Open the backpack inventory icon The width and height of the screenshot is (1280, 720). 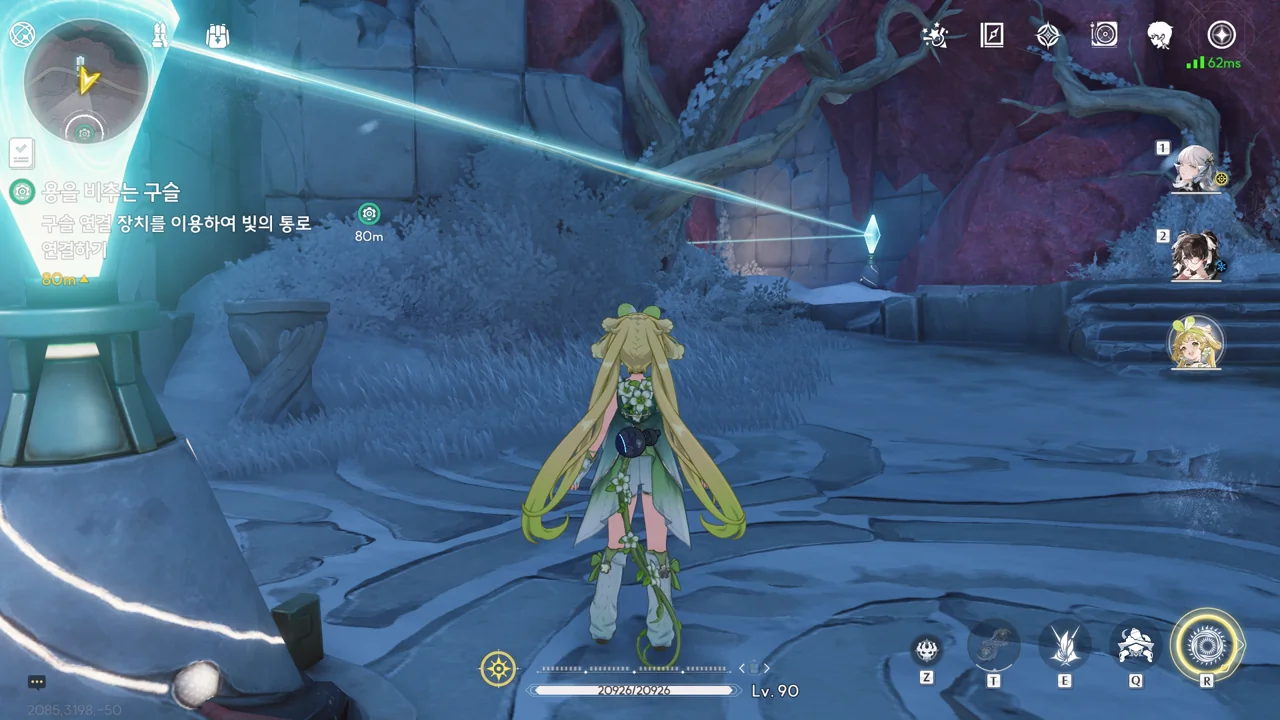pyautogui.click(x=217, y=36)
